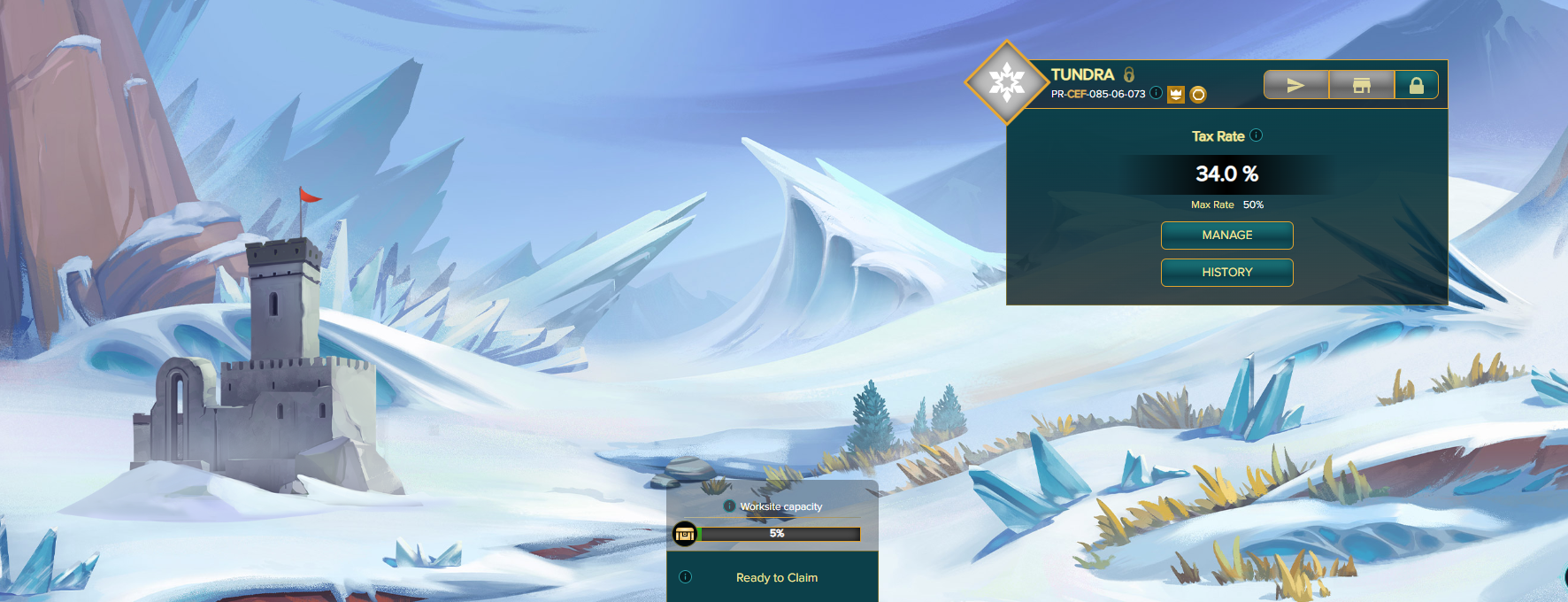The width and height of the screenshot is (1568, 602).
Task: Show the Worksite capacity info tooltip
Action: [729, 506]
